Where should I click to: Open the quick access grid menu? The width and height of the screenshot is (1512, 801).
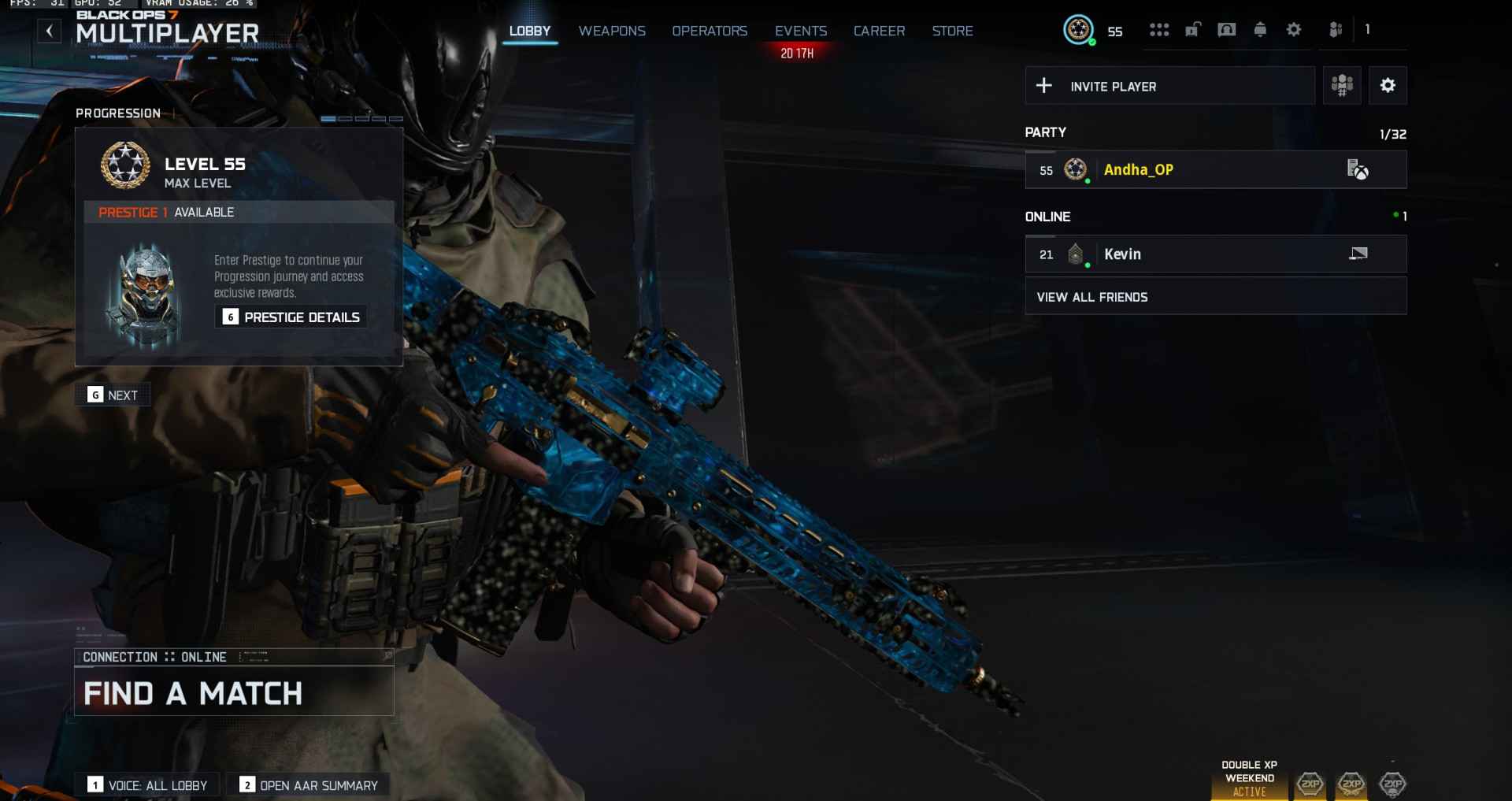1159,29
